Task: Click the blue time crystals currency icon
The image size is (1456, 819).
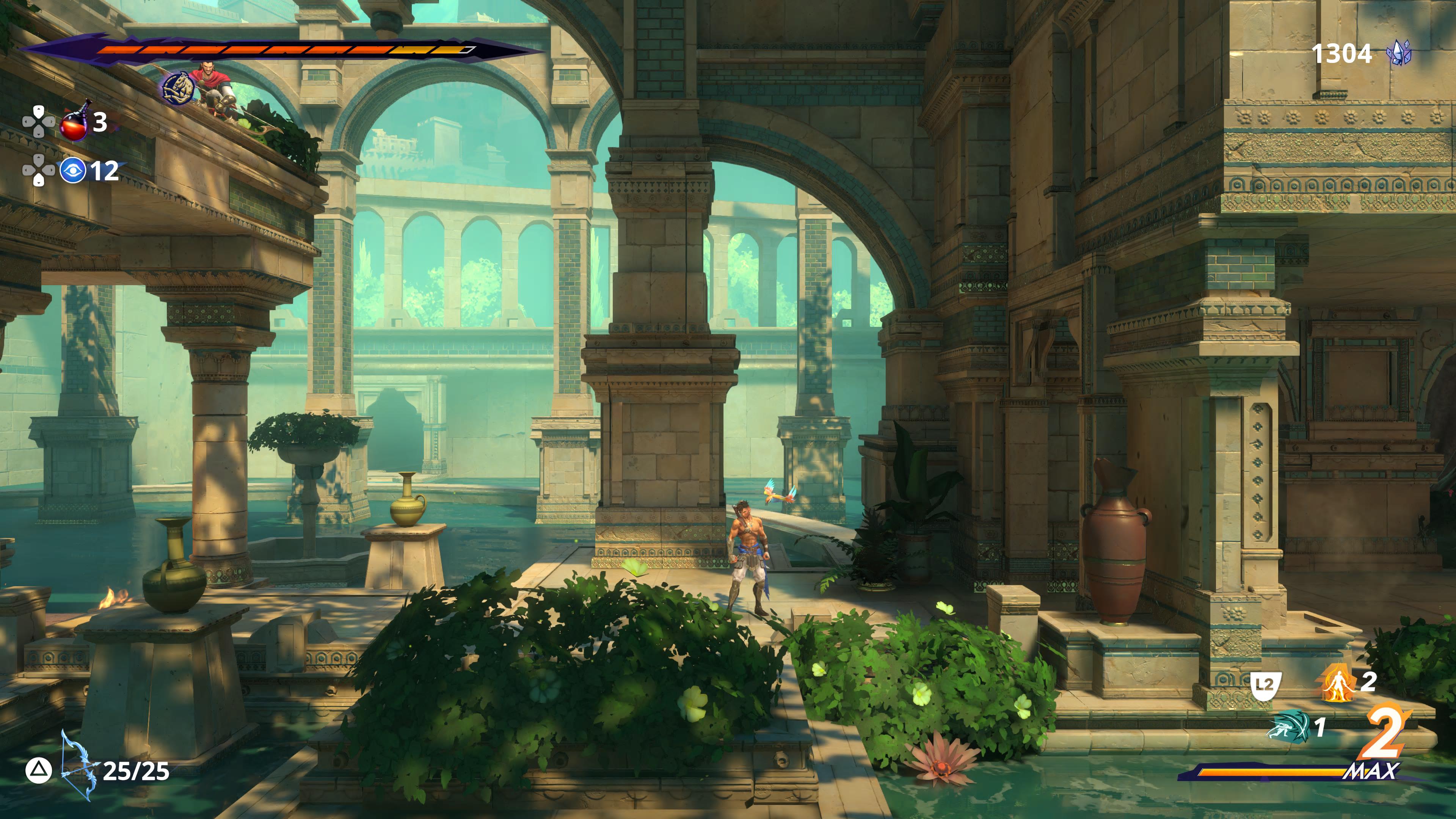Action: (1398, 54)
